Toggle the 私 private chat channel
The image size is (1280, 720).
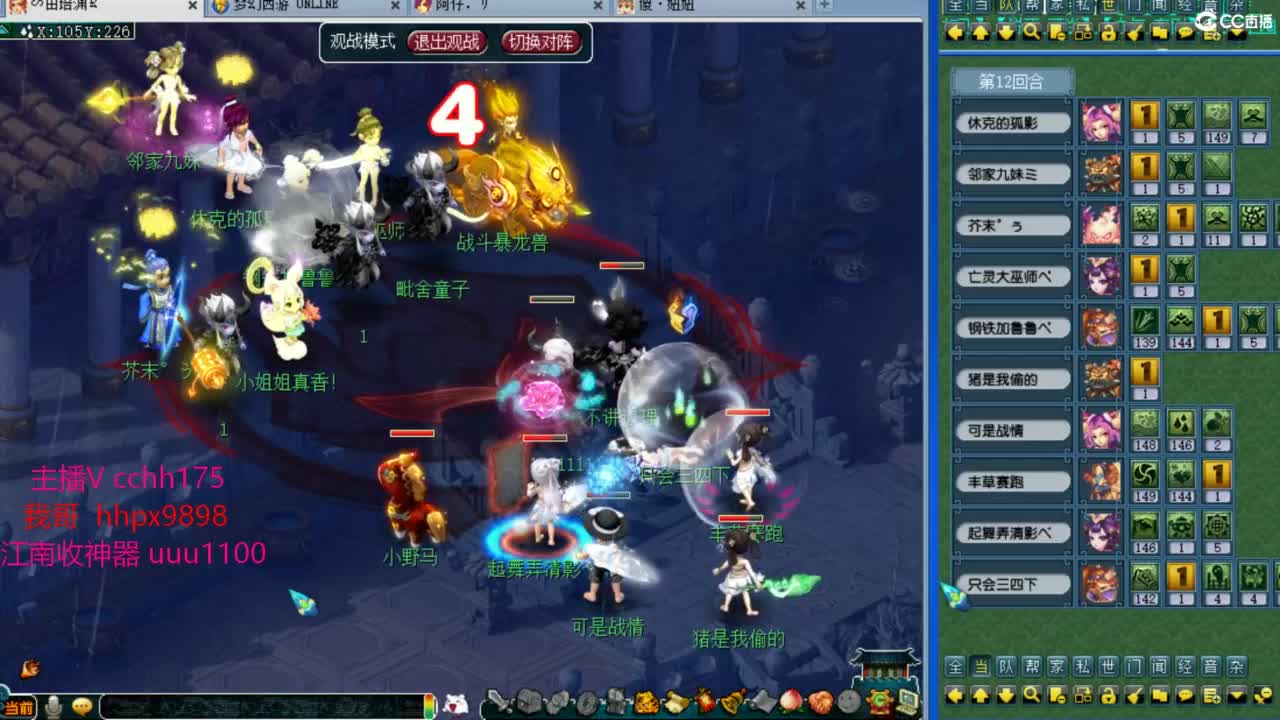[1082, 667]
